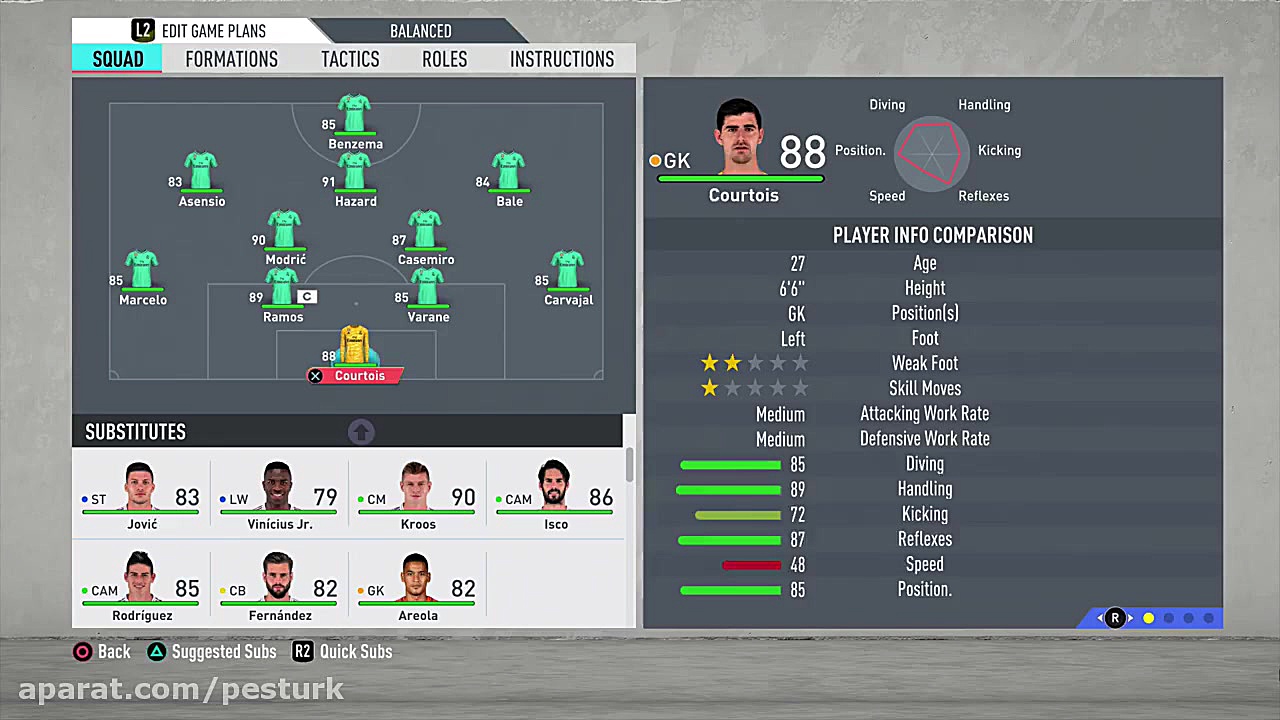Choose substitute Jović card
The height and width of the screenshot is (720, 1280).
[141, 496]
